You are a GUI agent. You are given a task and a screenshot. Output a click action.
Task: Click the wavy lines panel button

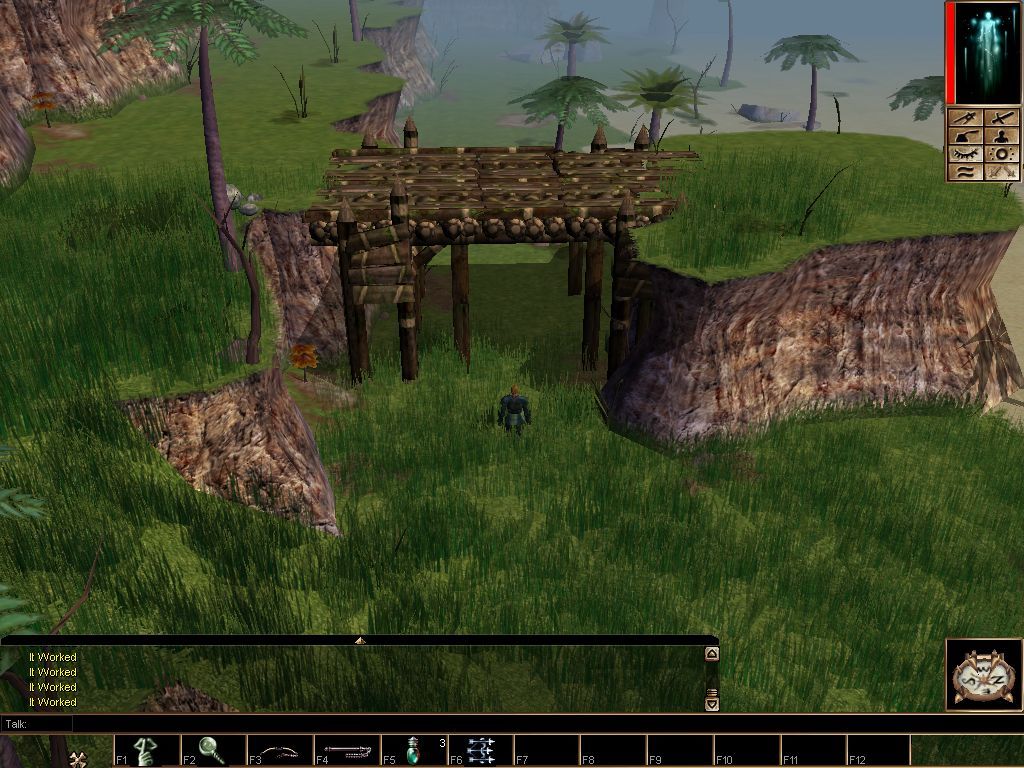point(966,172)
